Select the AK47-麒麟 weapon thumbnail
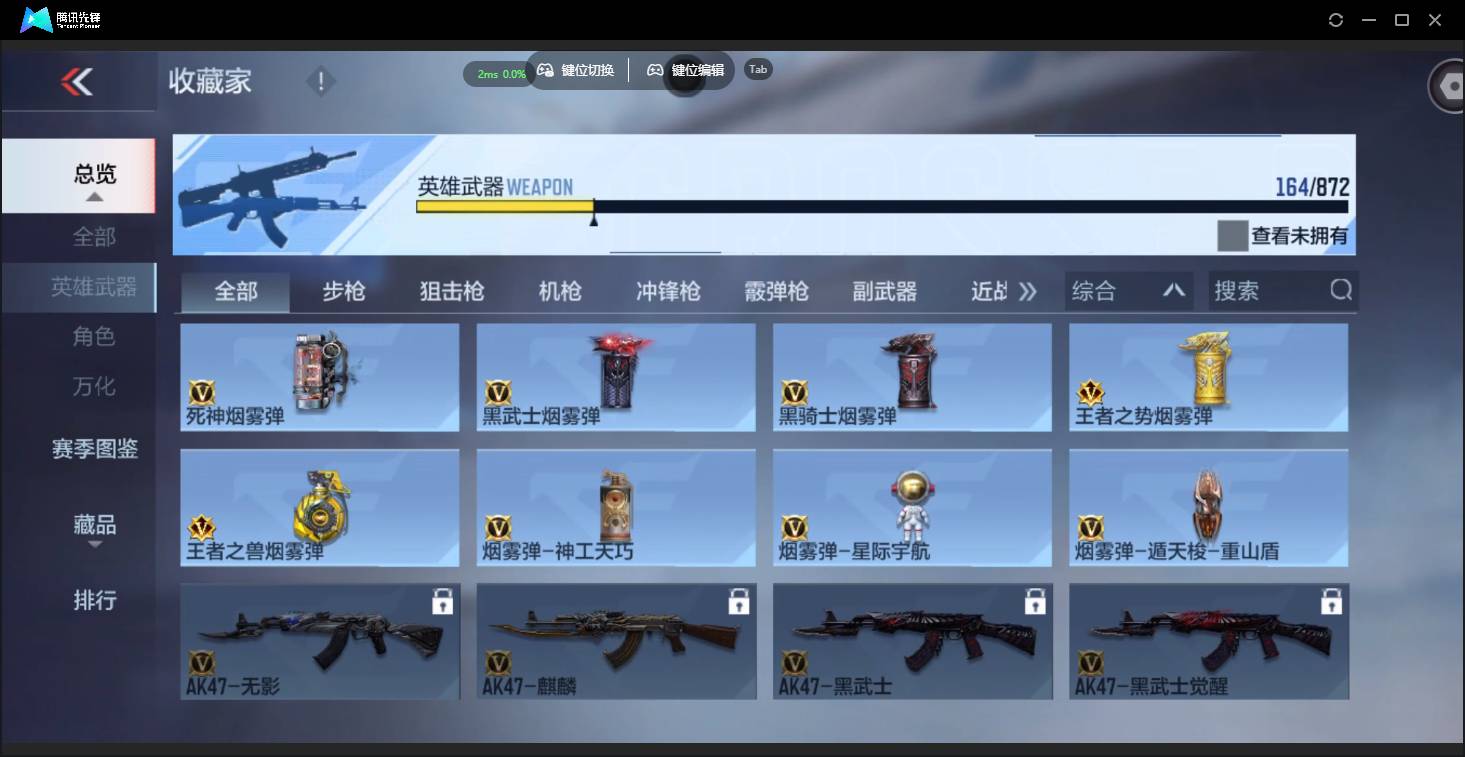The image size is (1465, 757). [x=615, y=640]
